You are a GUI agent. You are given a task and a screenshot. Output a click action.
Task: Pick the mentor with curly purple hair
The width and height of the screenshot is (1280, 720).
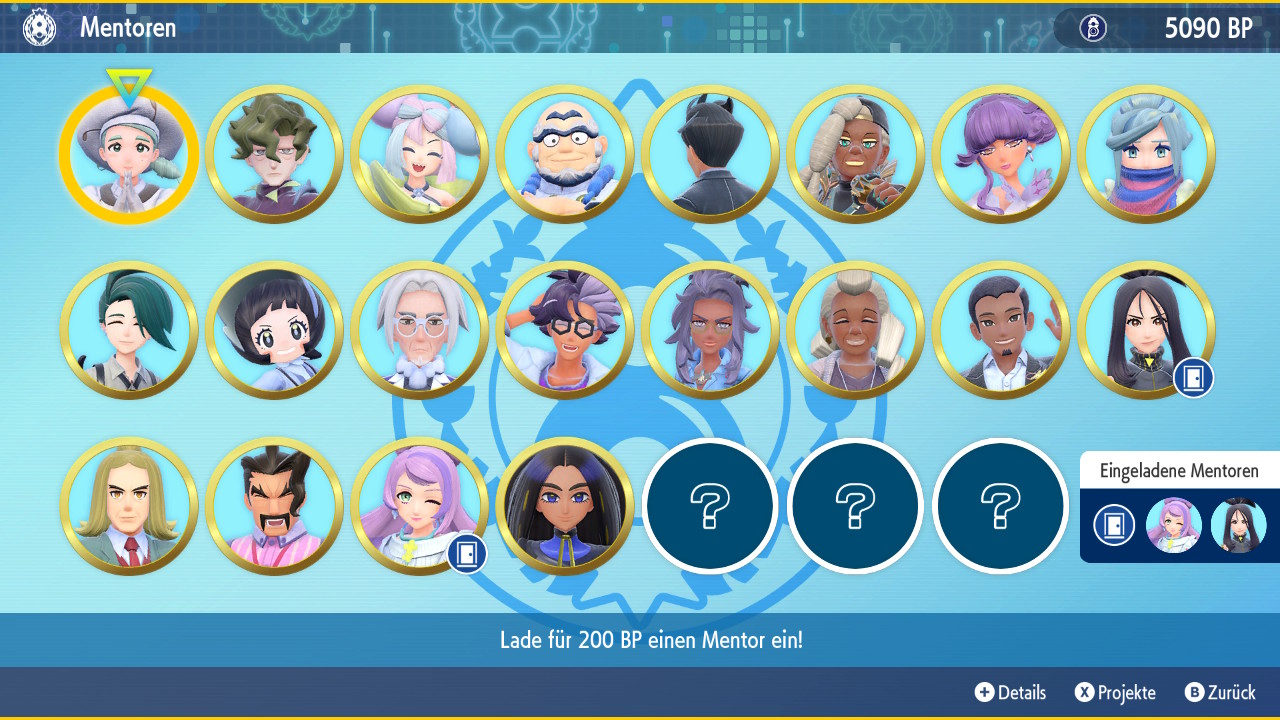pyautogui.click(x=1001, y=155)
